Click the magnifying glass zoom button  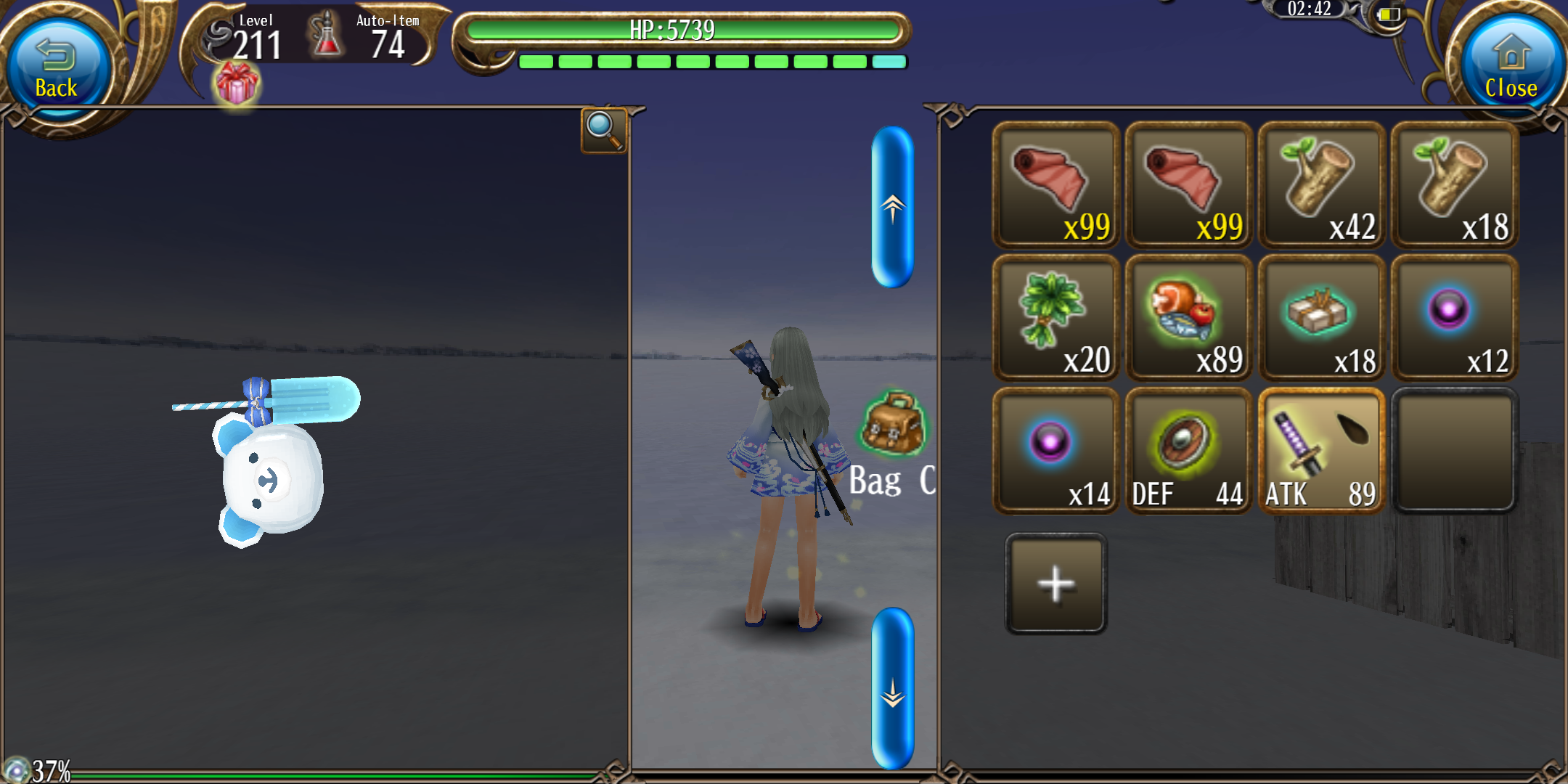click(x=603, y=130)
